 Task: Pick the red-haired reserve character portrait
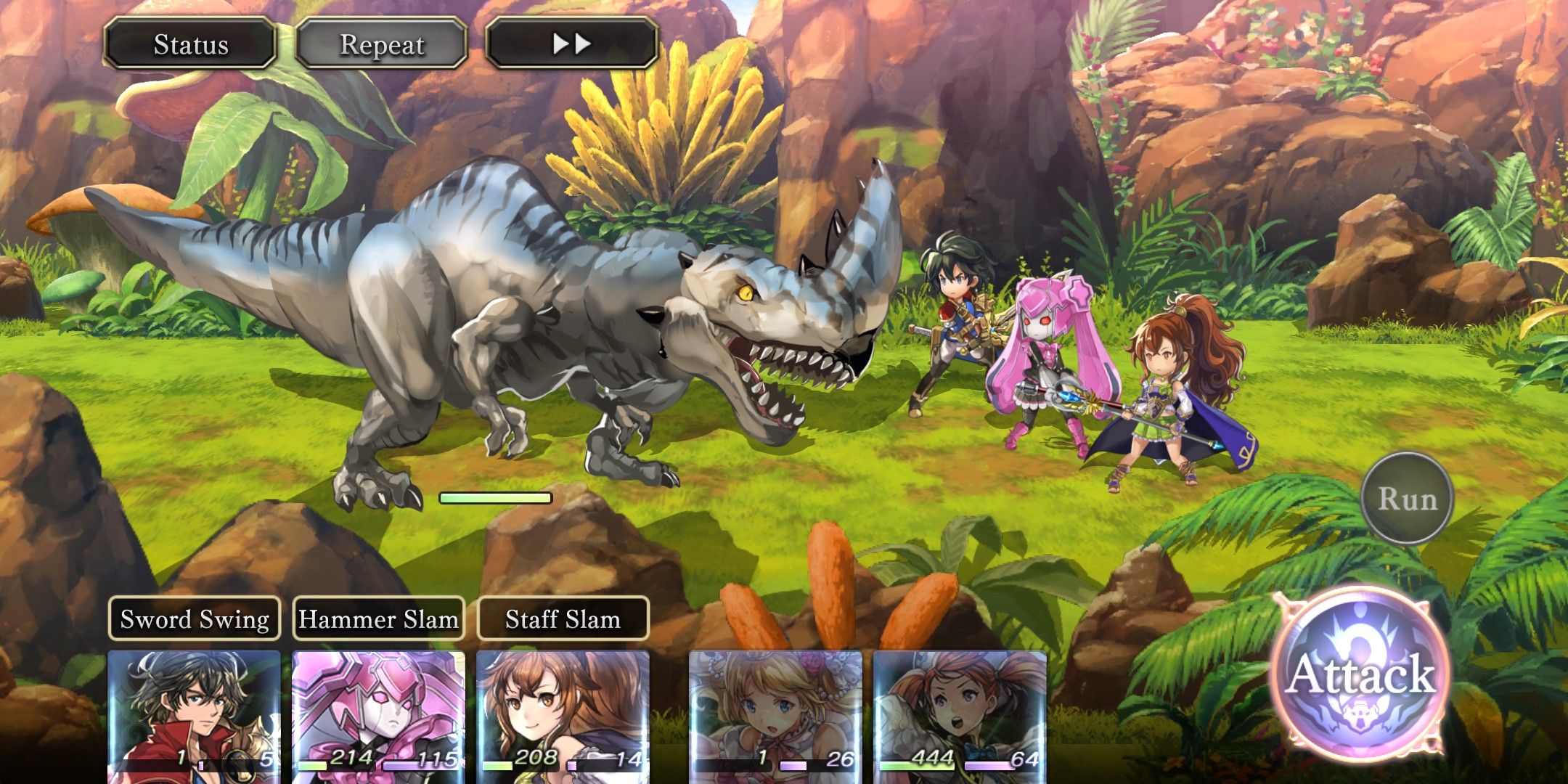click(960, 715)
